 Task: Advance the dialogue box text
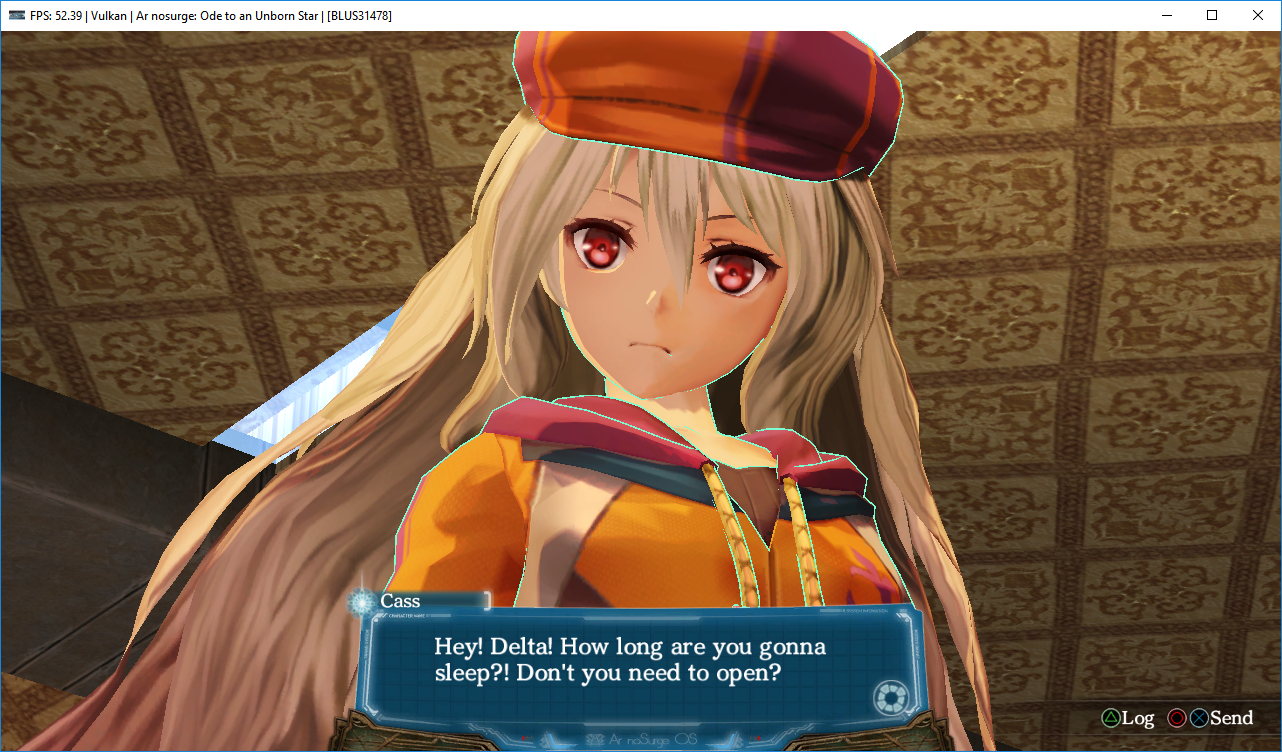coord(630,660)
